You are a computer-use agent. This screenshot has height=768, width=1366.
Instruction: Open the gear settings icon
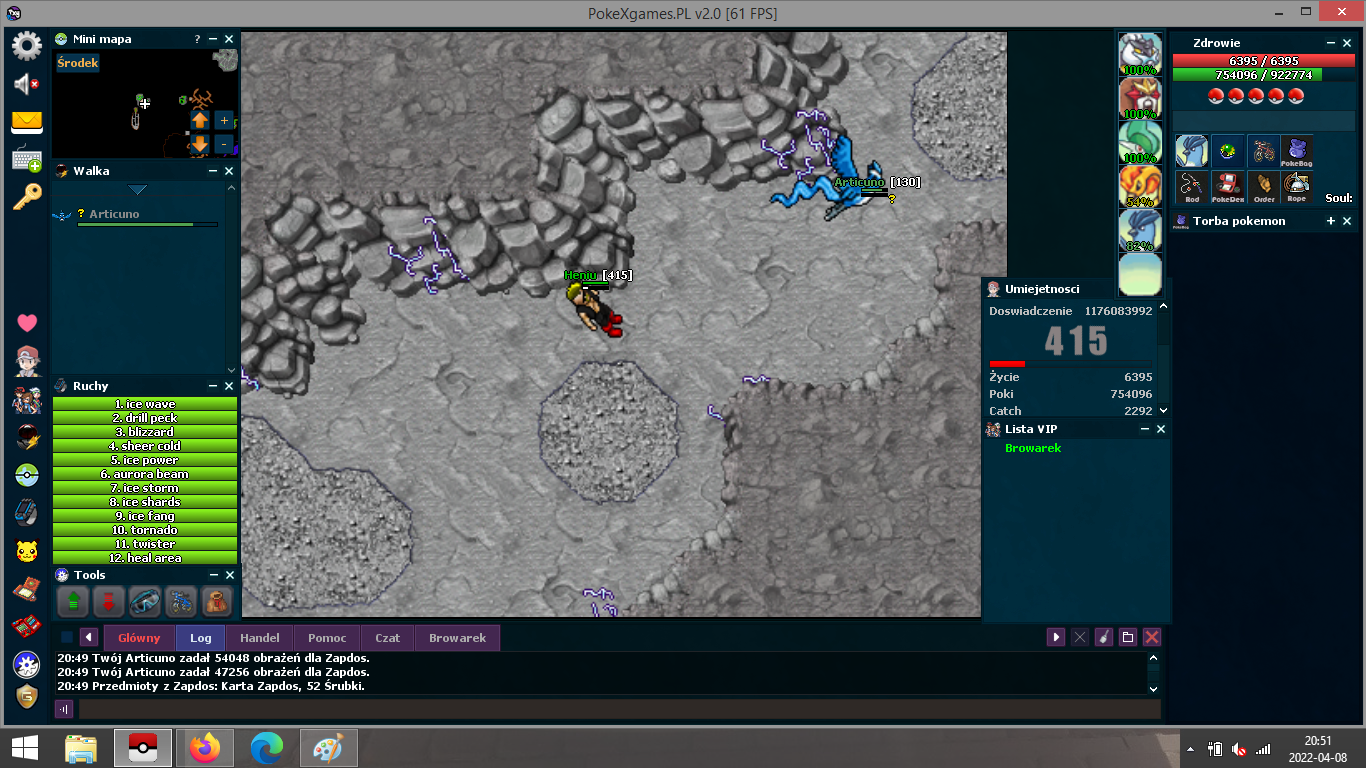pyautogui.click(x=26, y=46)
